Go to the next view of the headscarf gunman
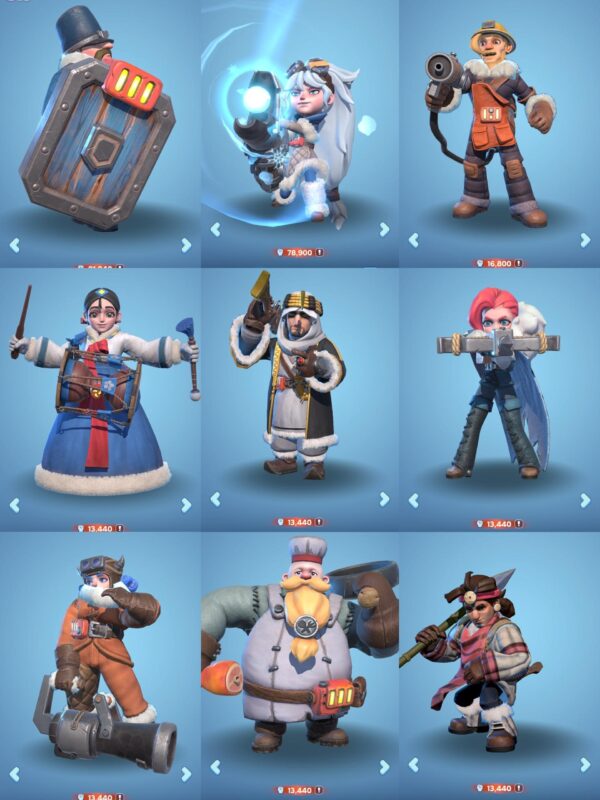 tap(384, 498)
